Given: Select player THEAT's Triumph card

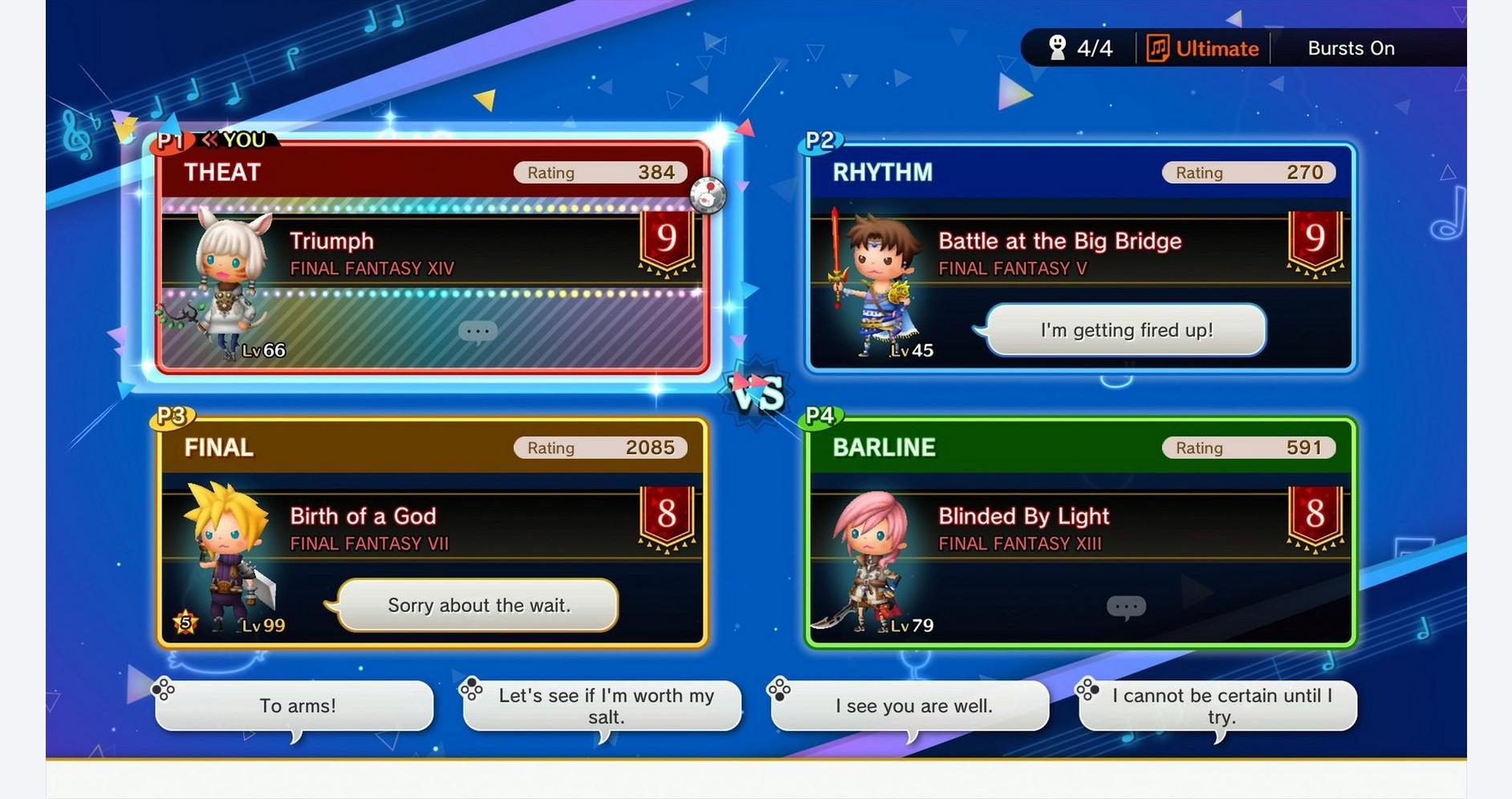Looking at the screenshot, I should coord(433,257).
